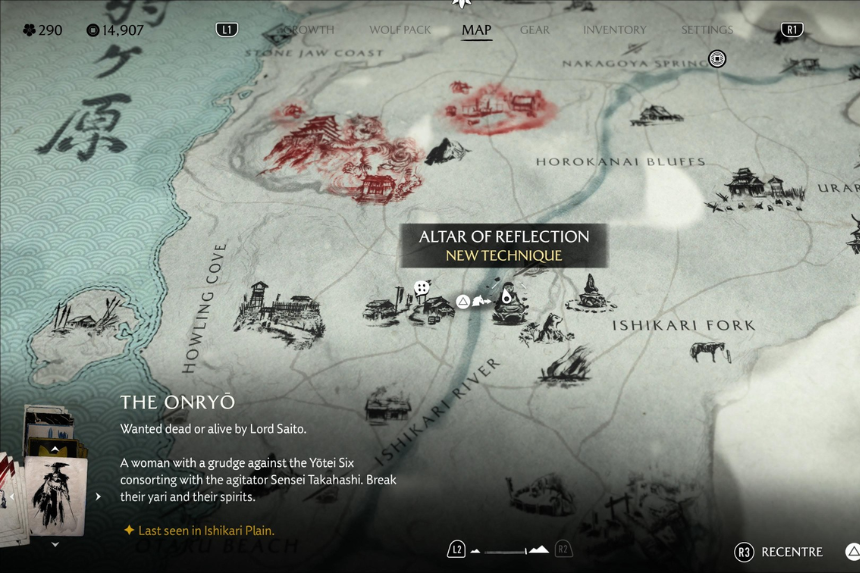
Task: Click the map zoom level slider
Action: click(510, 550)
